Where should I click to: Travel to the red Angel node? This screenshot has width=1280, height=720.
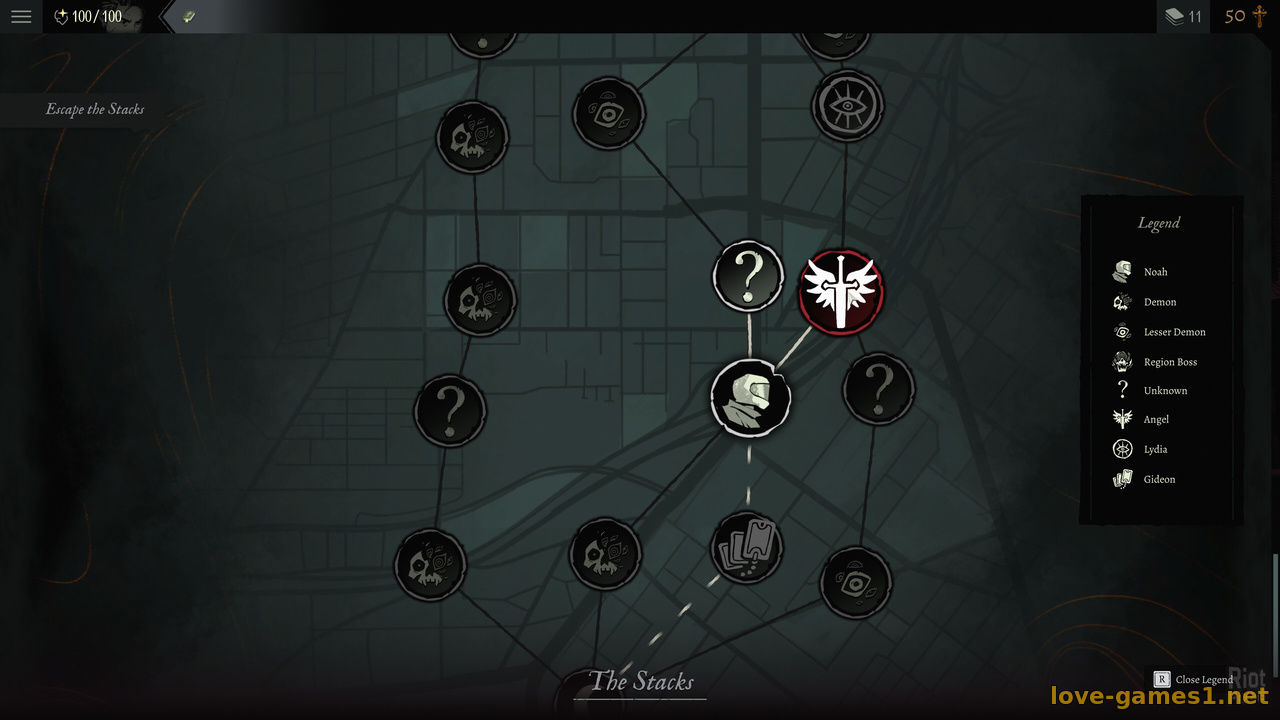[840, 292]
